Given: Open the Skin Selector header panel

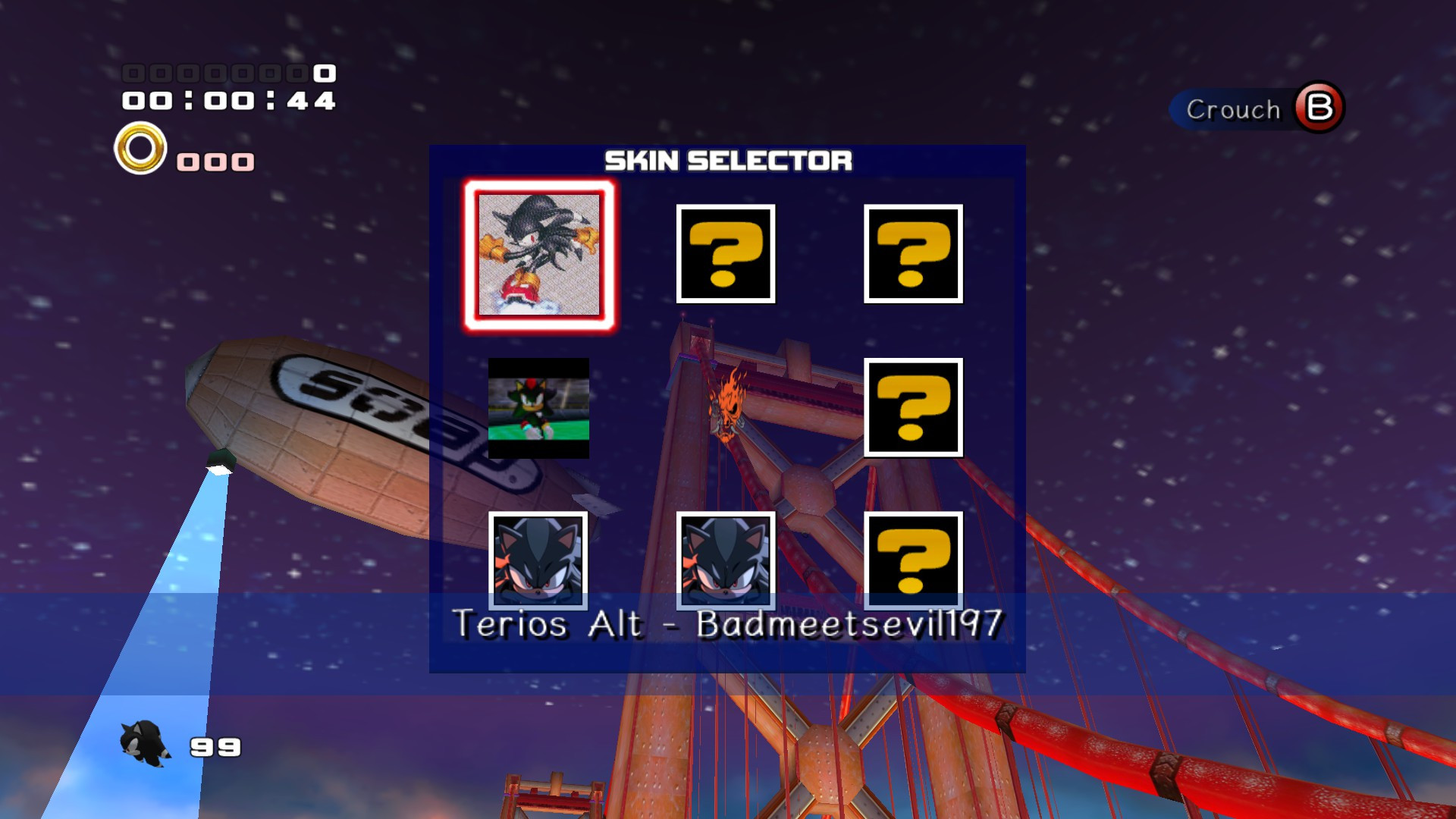Looking at the screenshot, I should (728, 159).
